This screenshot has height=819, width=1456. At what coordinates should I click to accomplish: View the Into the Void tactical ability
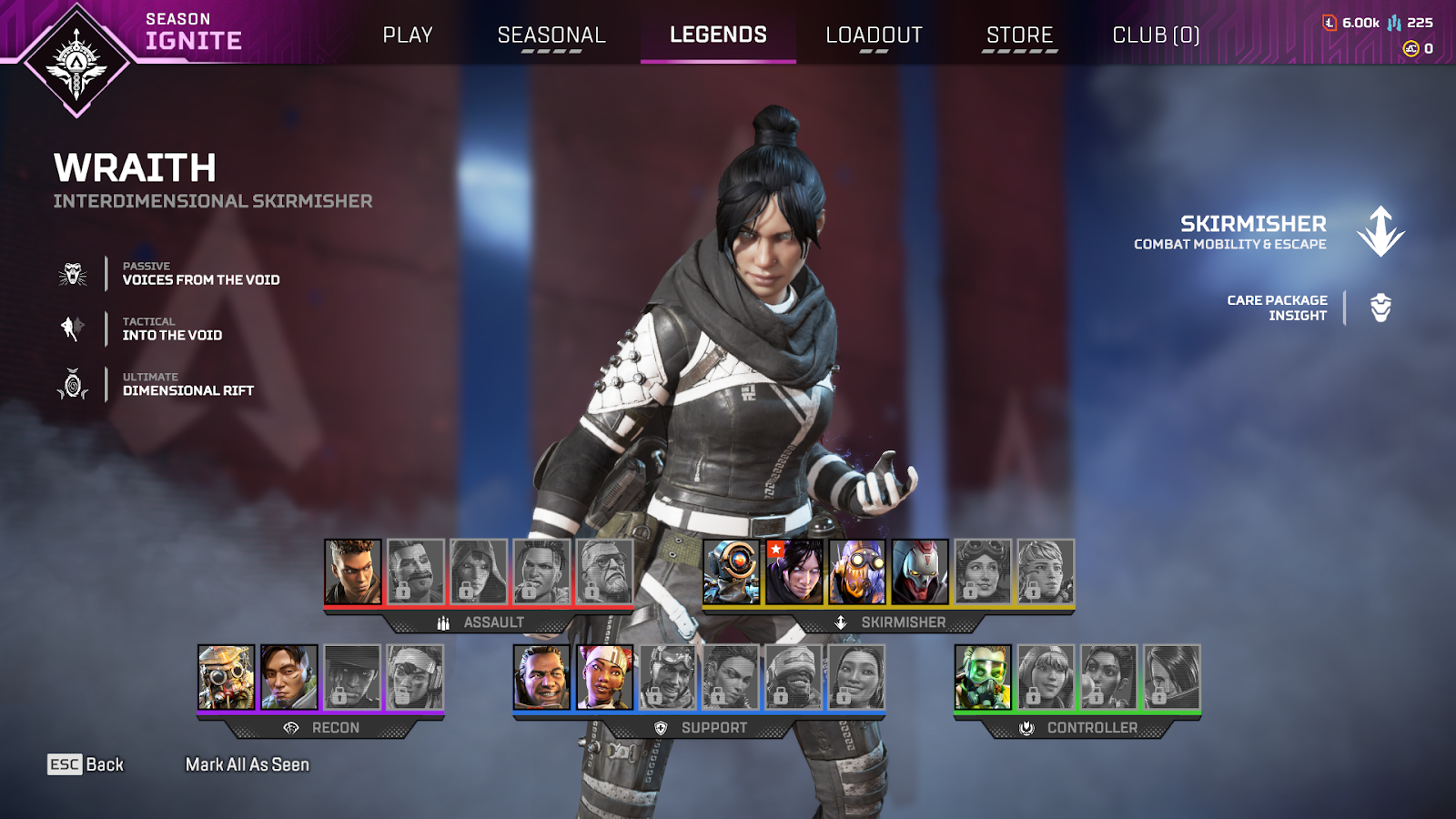(x=172, y=335)
